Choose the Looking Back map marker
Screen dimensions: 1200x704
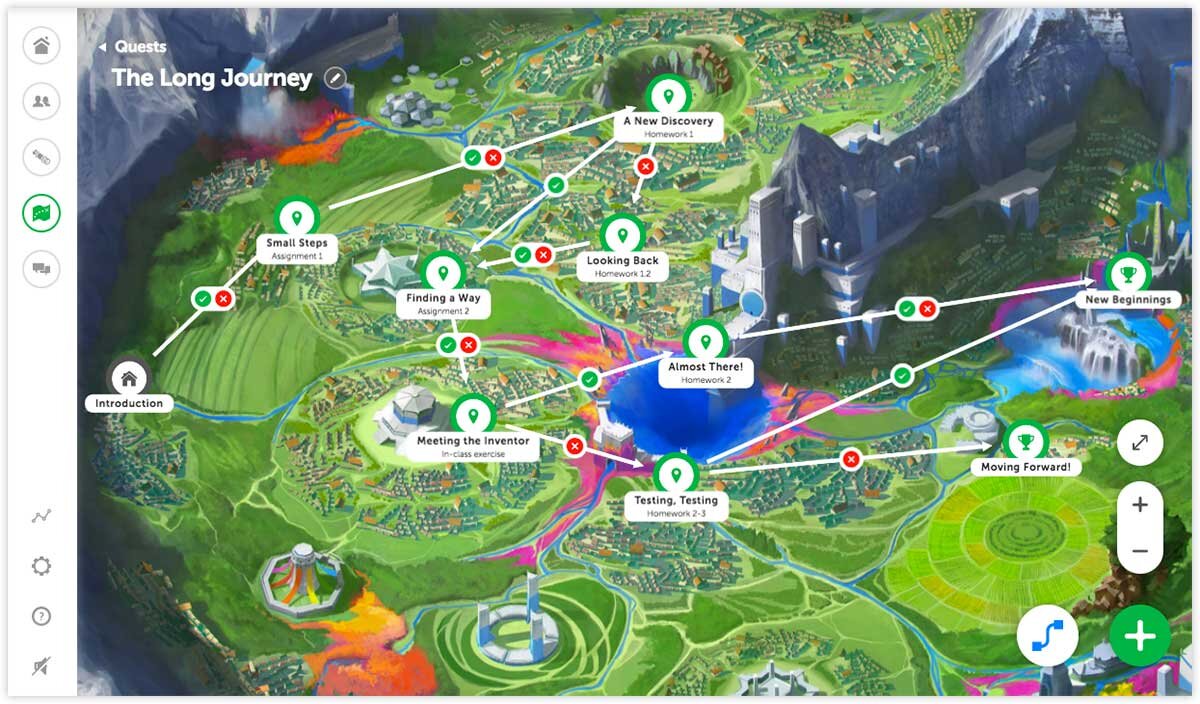pos(622,236)
